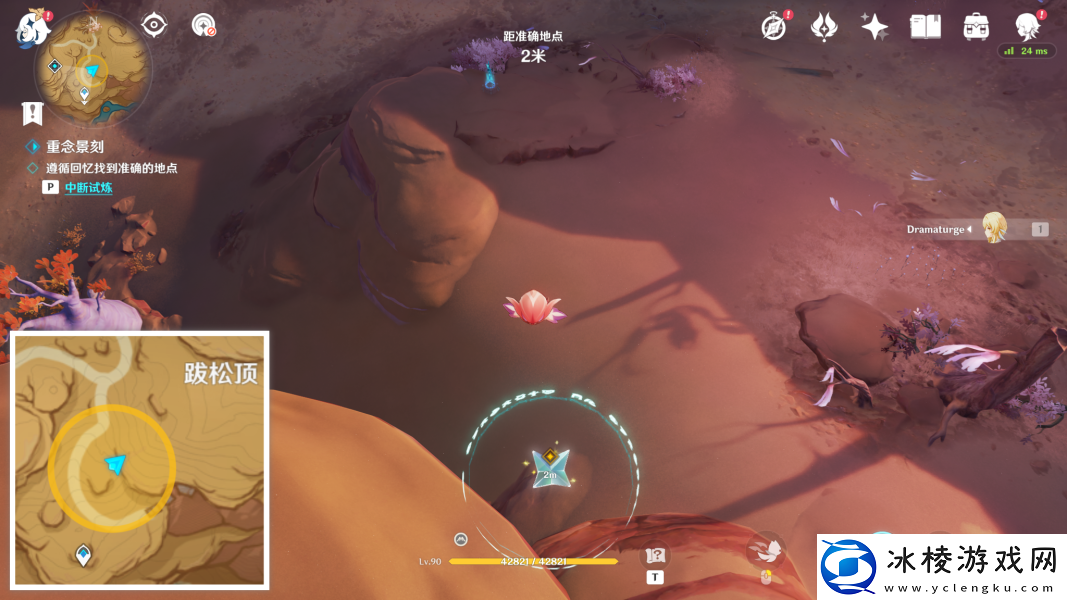Click the 冰棱游戏网 watermark logo

940,567
